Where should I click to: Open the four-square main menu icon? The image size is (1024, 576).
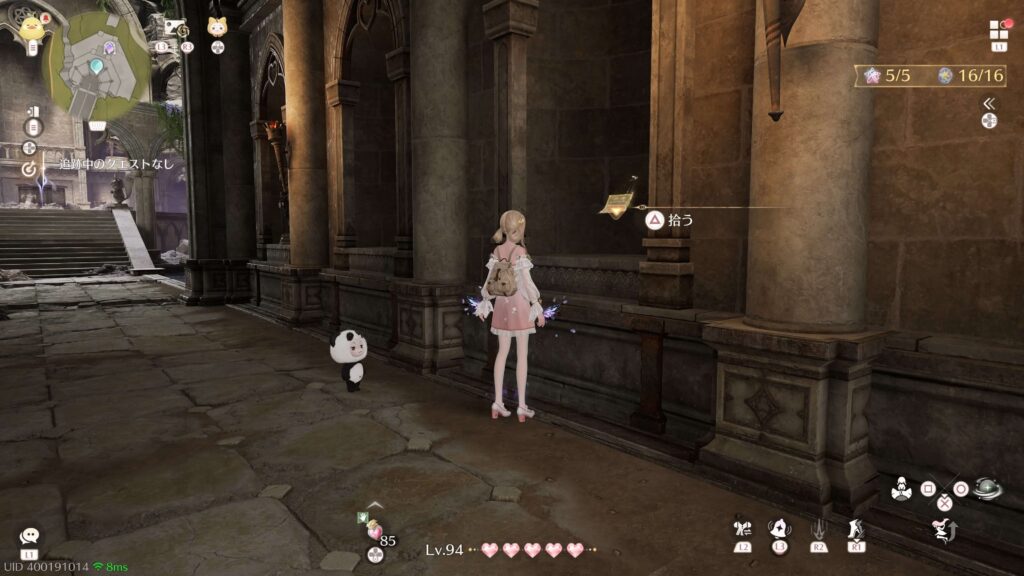[x=999, y=29]
